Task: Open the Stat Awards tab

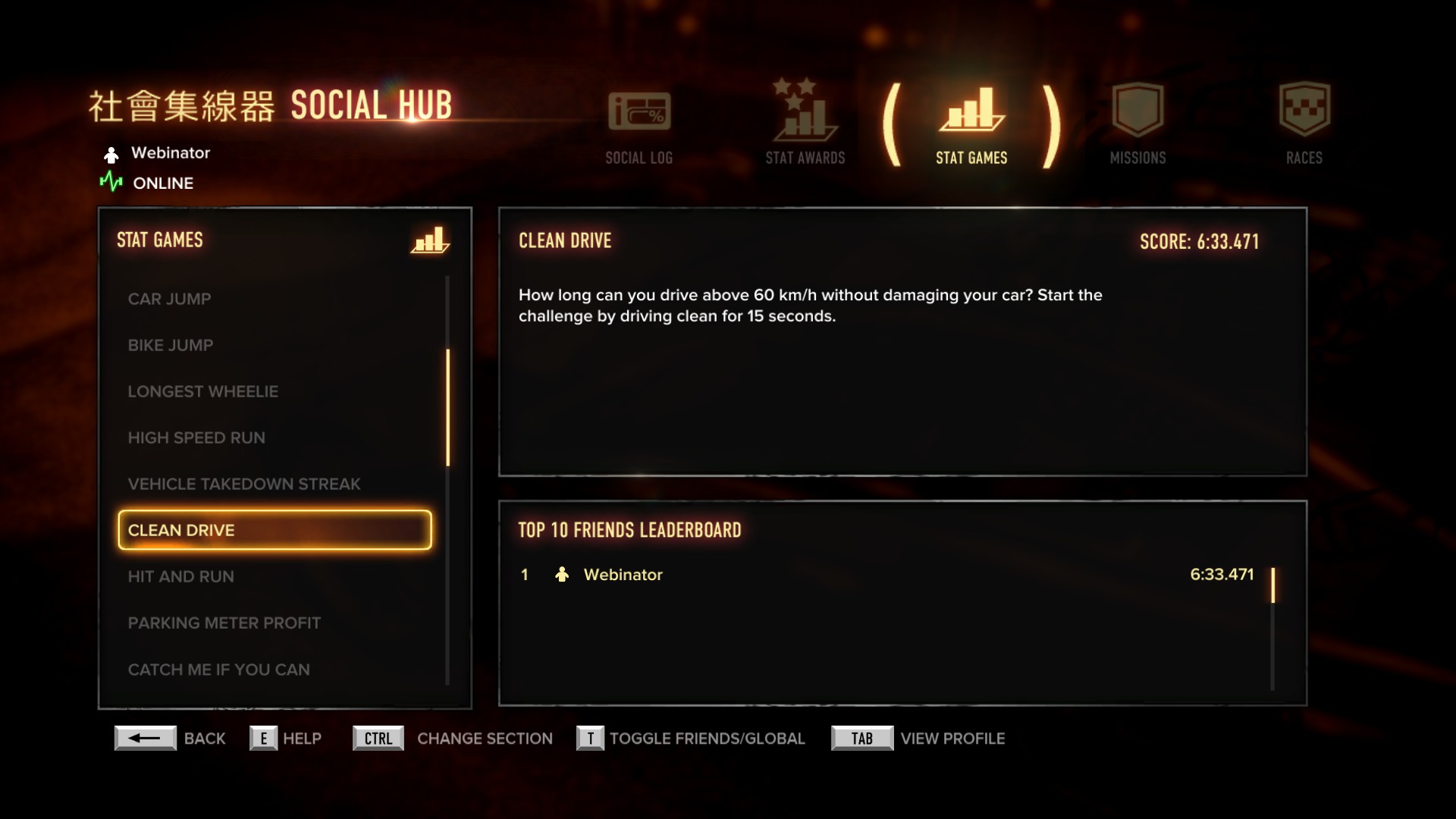Action: 805,125
